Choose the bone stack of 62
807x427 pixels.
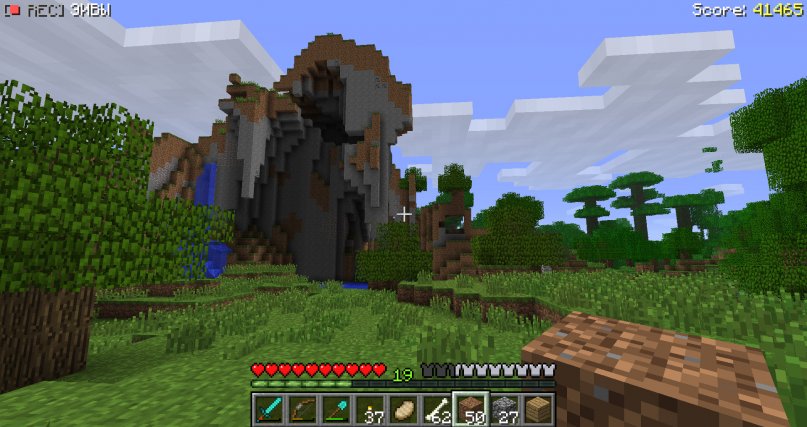pos(437,408)
